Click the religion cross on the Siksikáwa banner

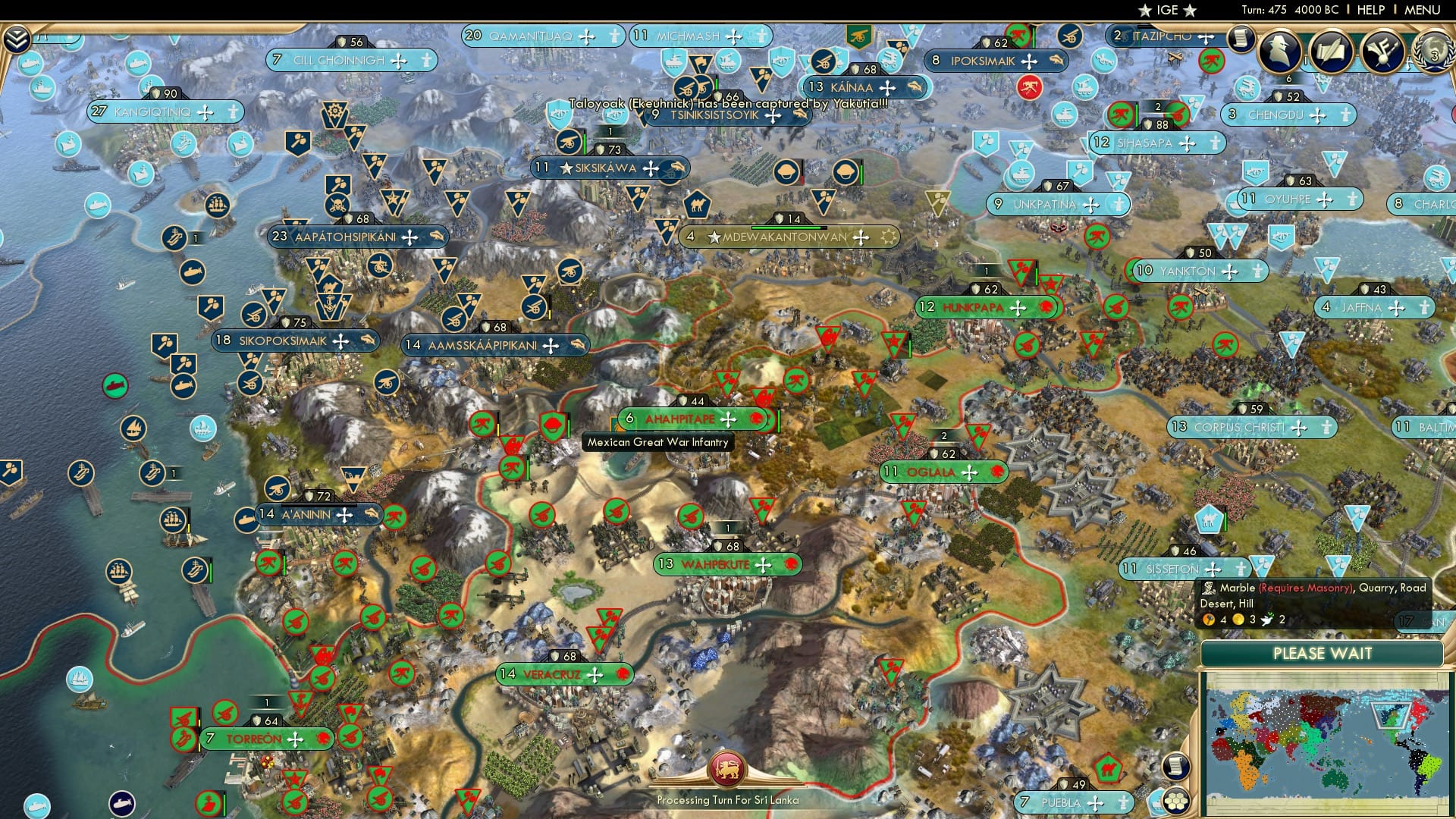[651, 168]
